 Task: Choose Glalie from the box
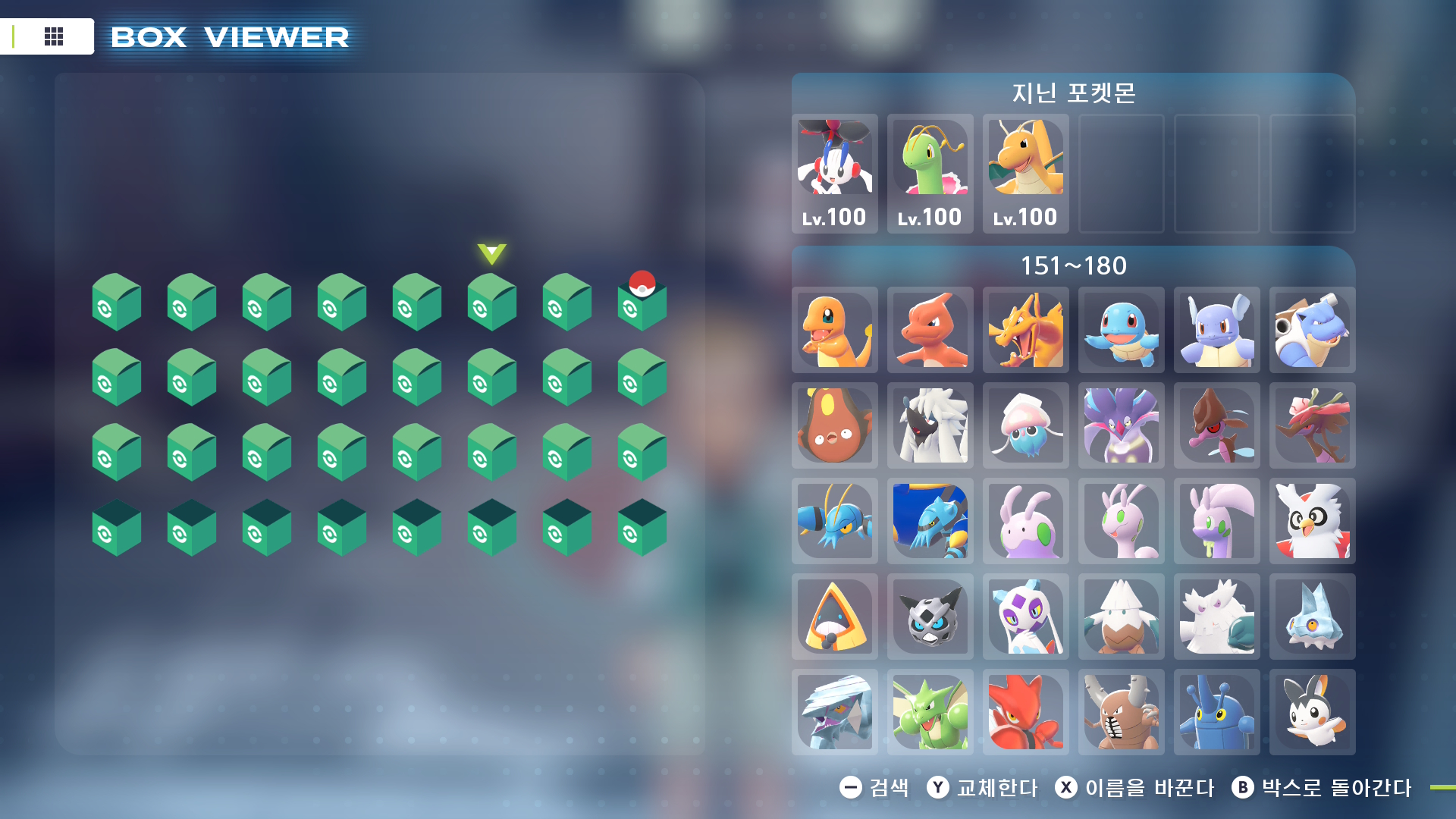click(930, 617)
